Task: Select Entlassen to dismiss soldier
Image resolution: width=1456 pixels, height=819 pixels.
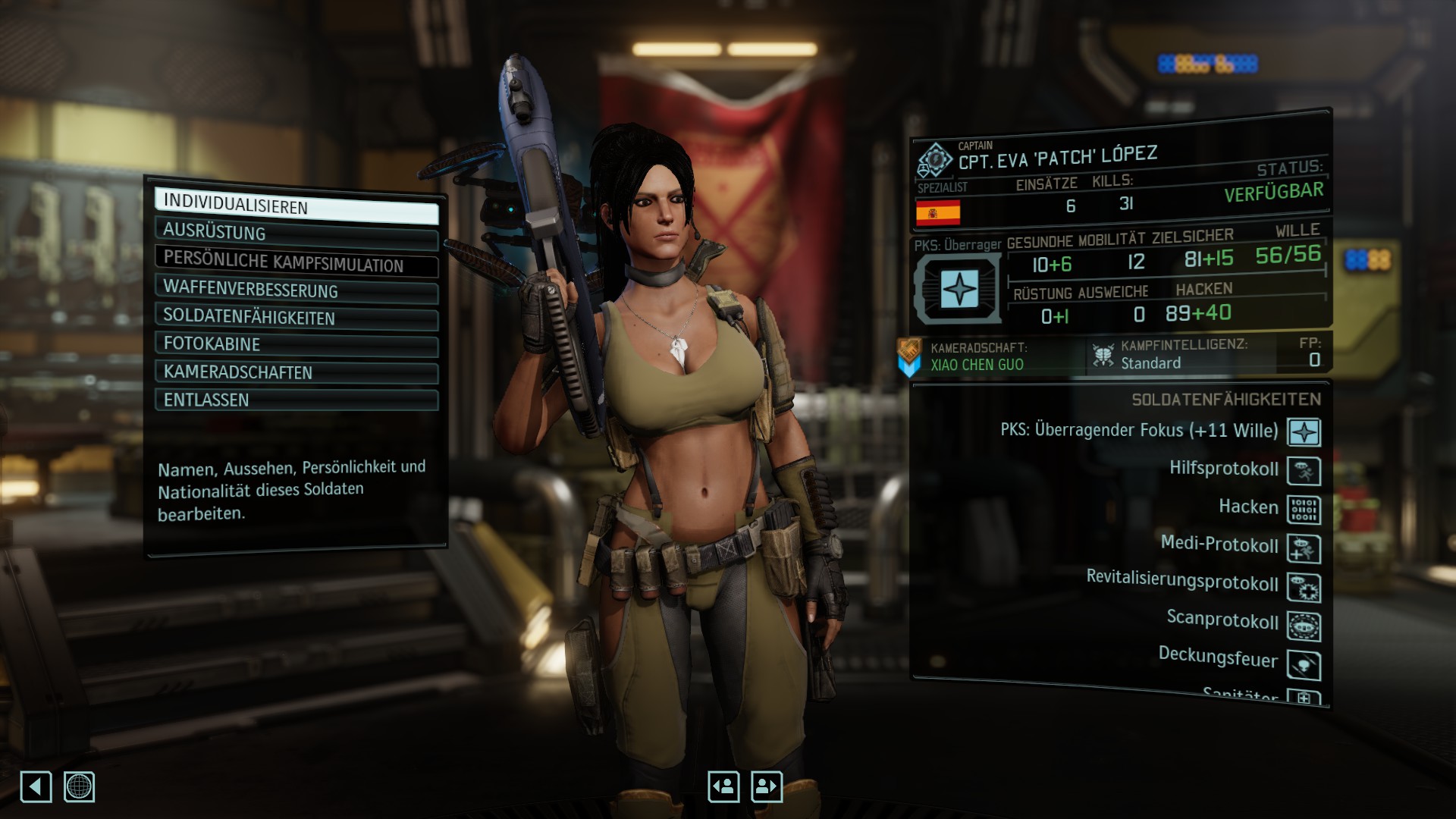Action: [296, 400]
